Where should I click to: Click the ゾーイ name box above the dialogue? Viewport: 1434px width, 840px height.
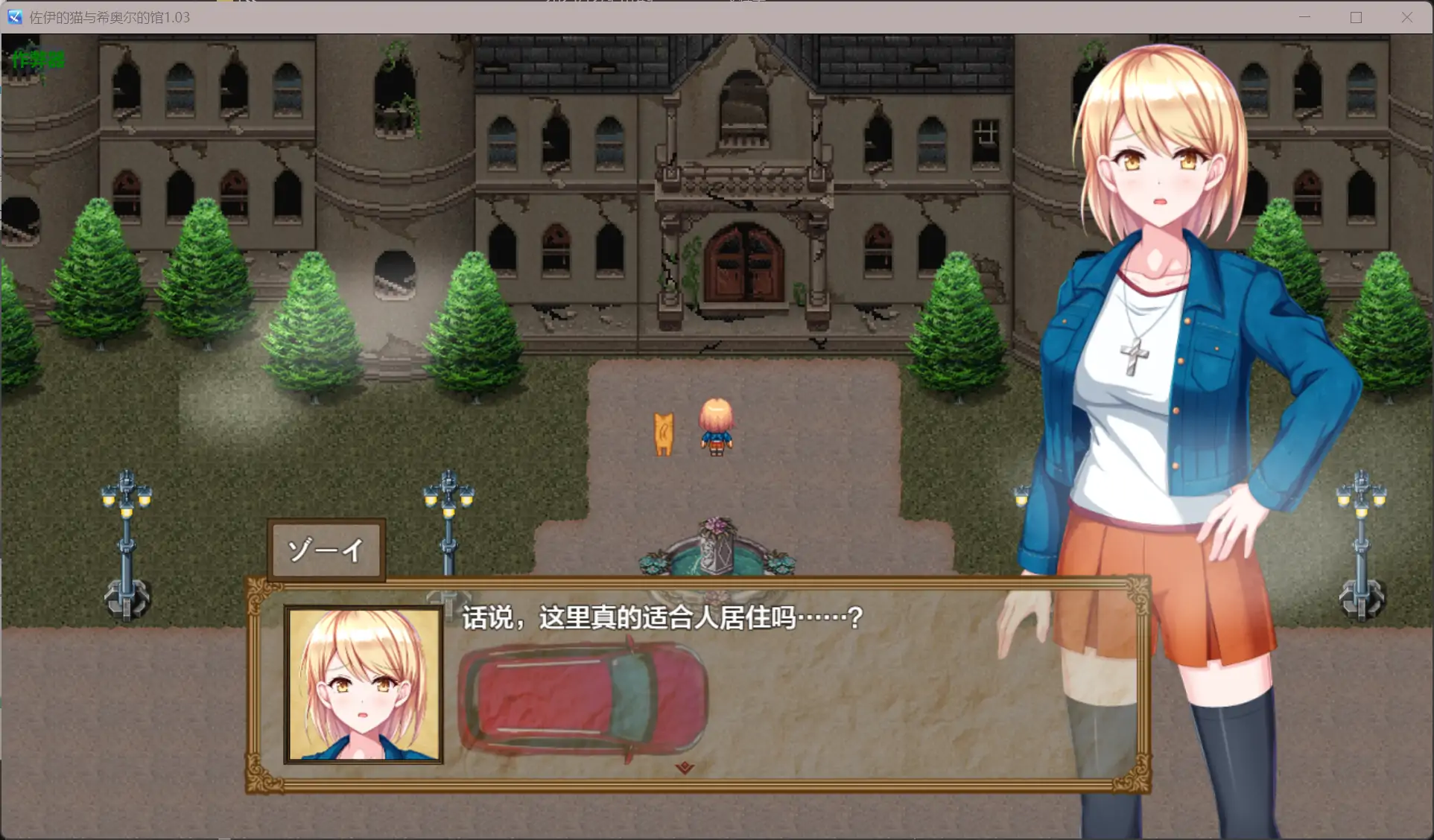tap(325, 550)
